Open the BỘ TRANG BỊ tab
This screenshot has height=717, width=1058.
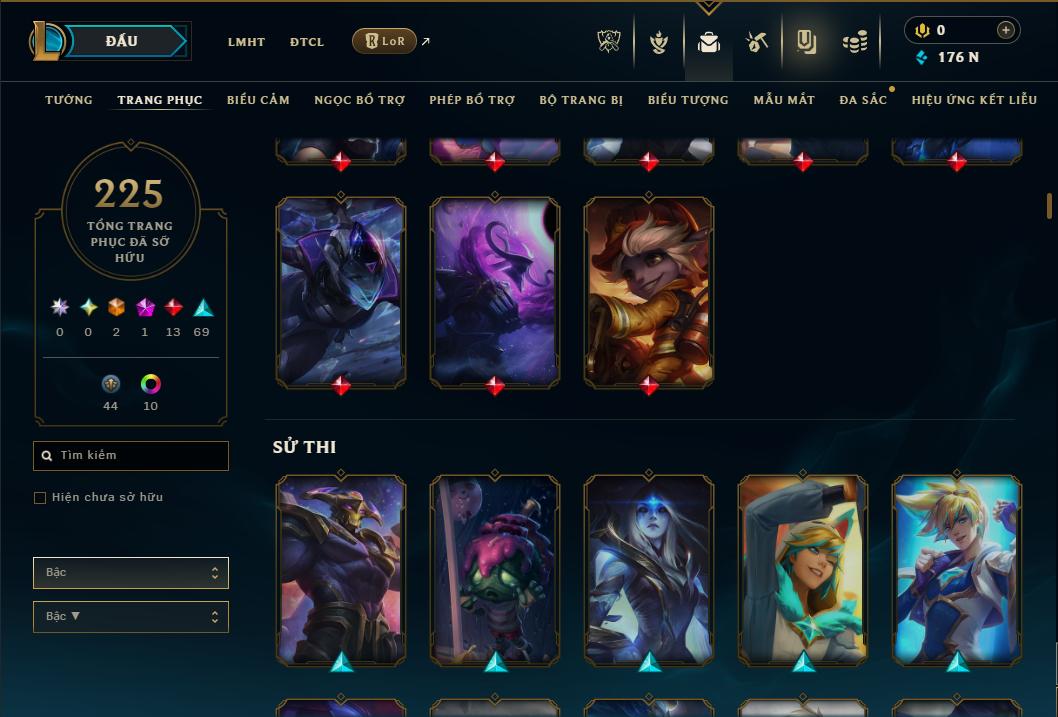581,100
